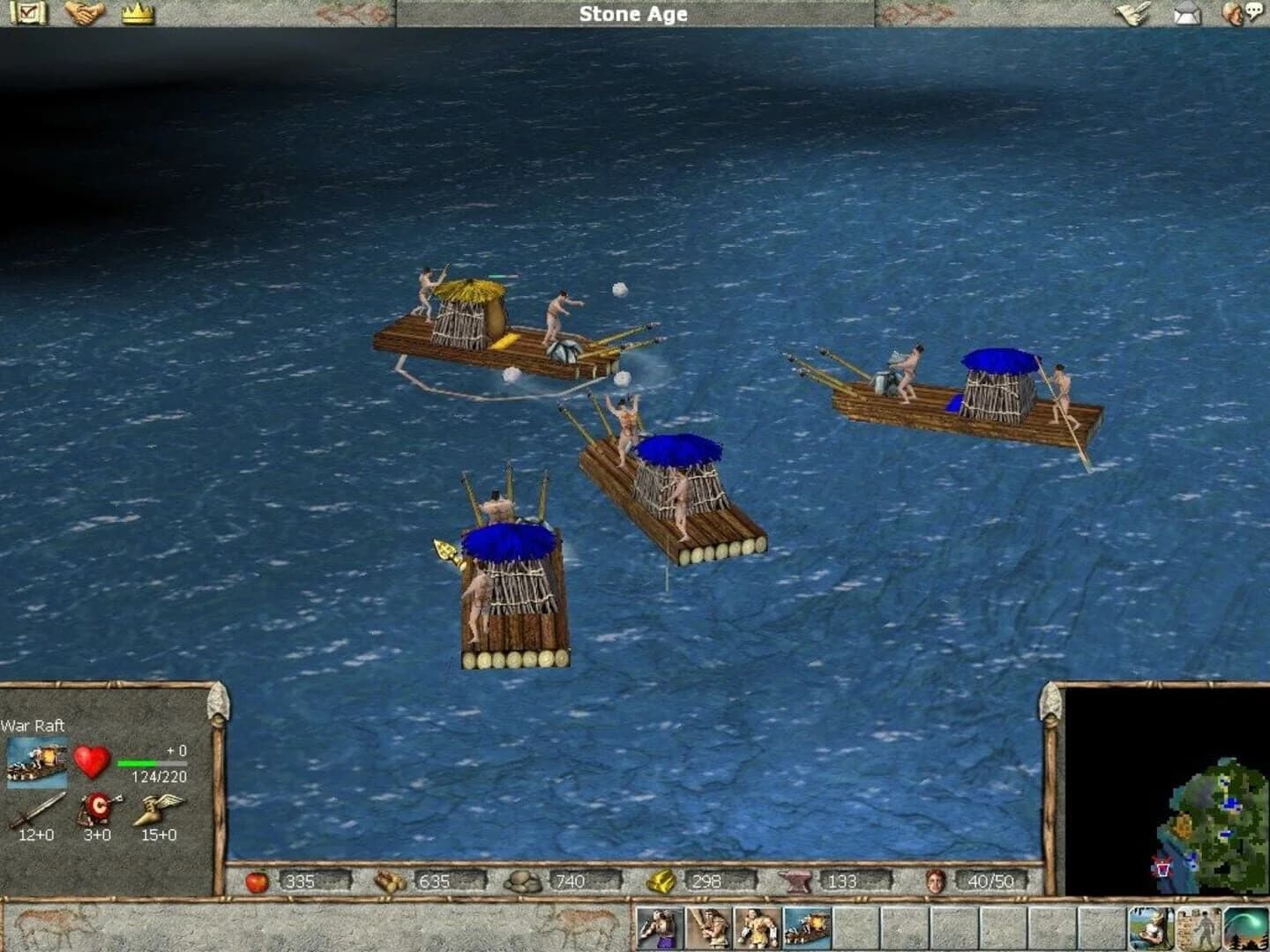Click the gold resource icon
1270x952 pixels.
click(x=662, y=881)
